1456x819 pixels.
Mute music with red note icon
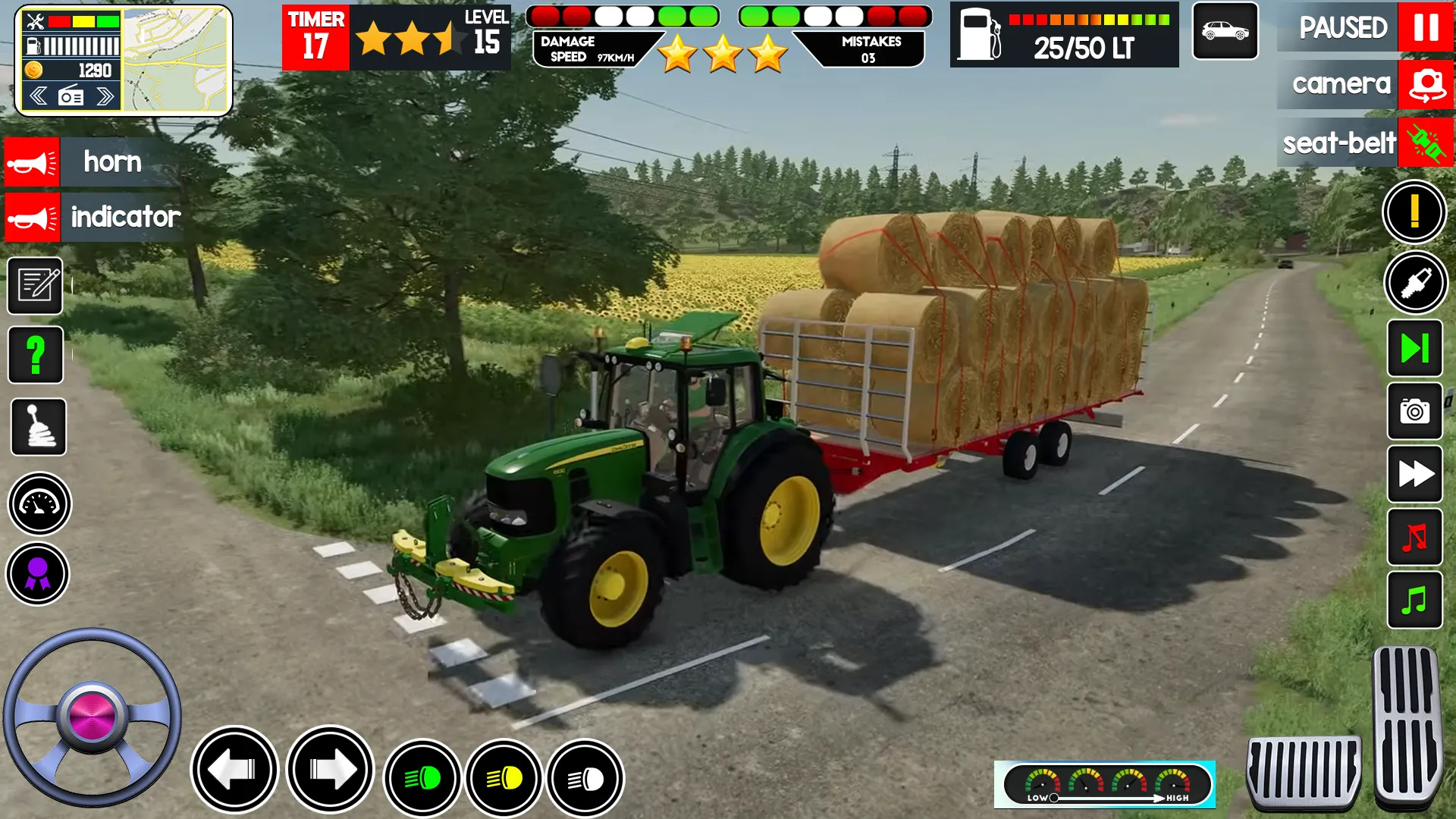1414,538
